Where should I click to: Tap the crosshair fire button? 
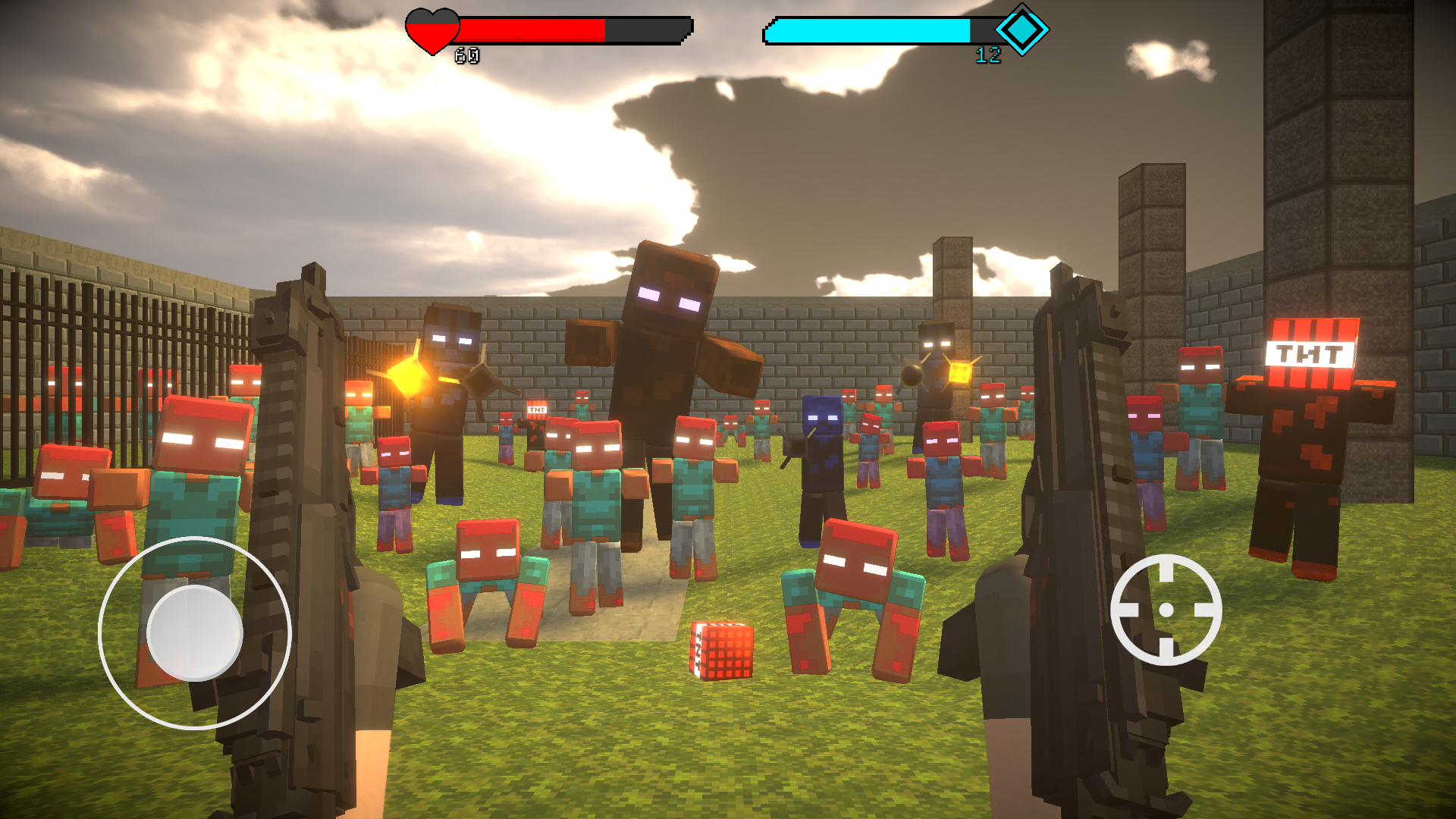[x=1166, y=610]
